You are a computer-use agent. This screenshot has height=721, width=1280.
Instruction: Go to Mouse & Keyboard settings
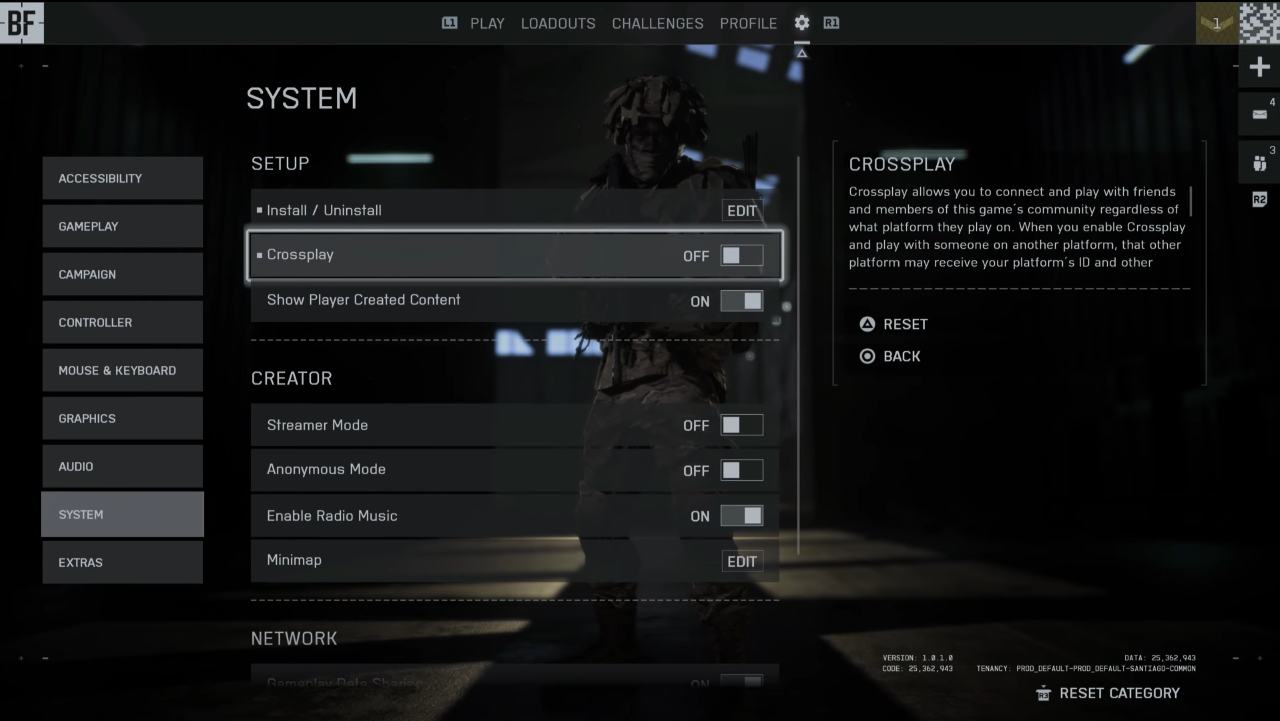click(x=122, y=370)
